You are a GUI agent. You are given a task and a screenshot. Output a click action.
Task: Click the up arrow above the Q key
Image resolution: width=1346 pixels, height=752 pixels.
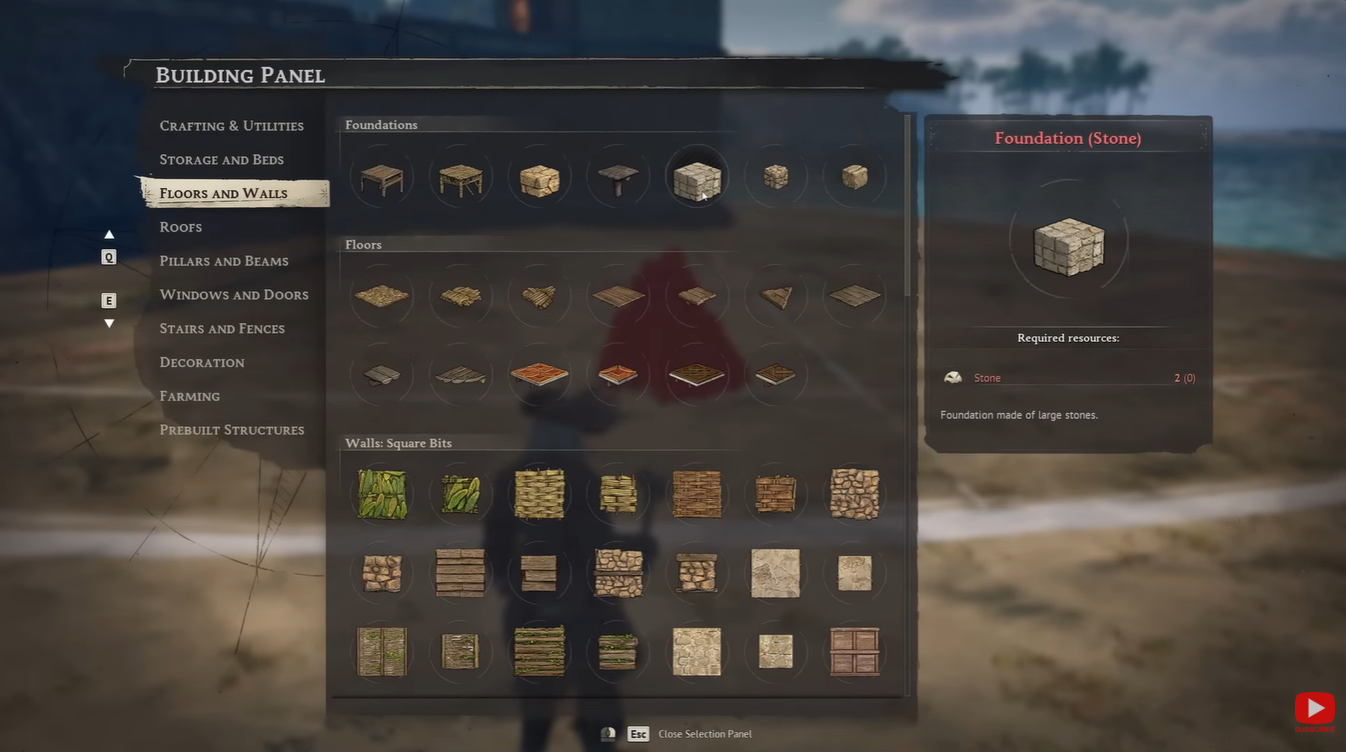tap(109, 233)
